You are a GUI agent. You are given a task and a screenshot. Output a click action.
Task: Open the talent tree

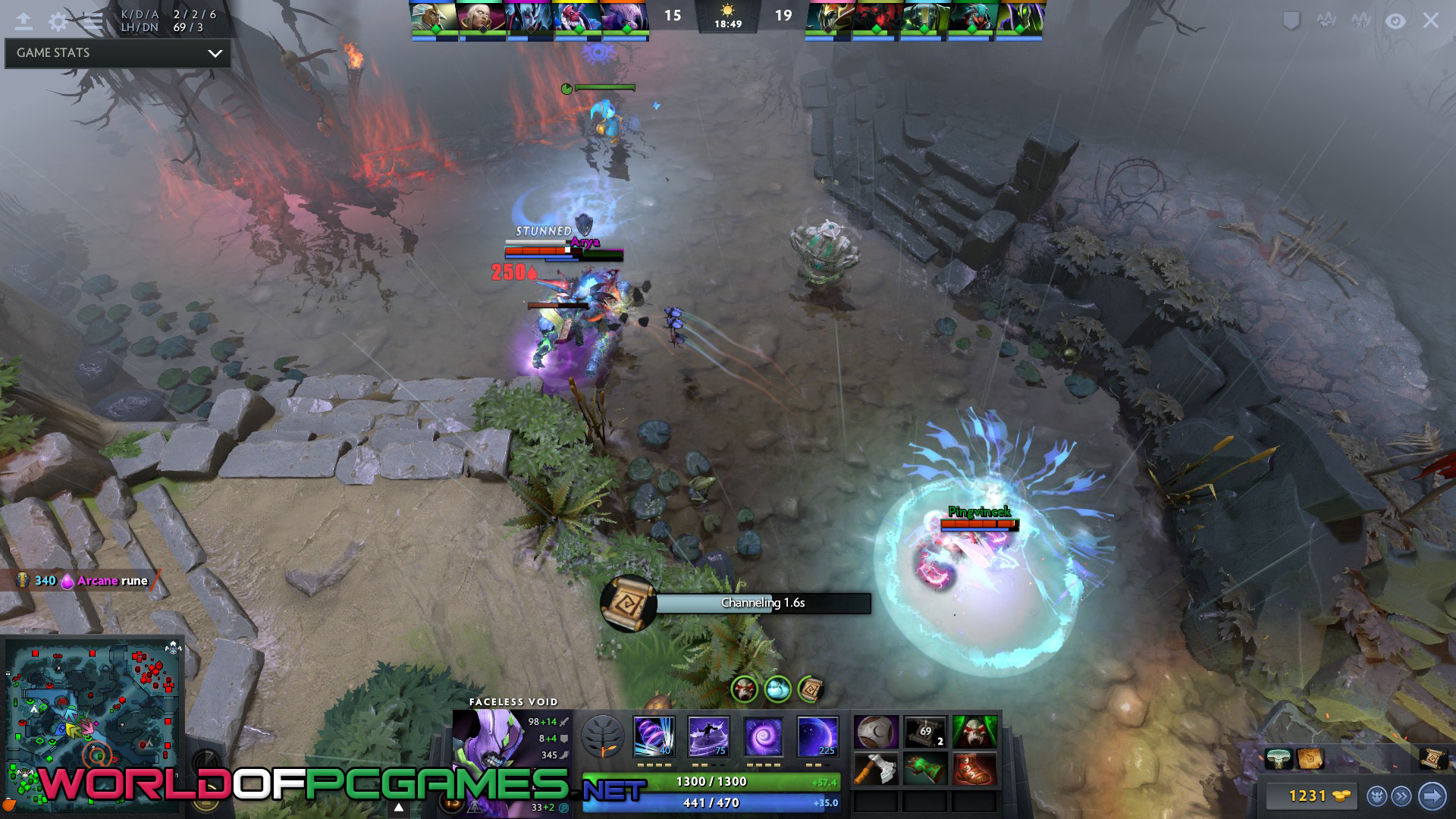[603, 736]
